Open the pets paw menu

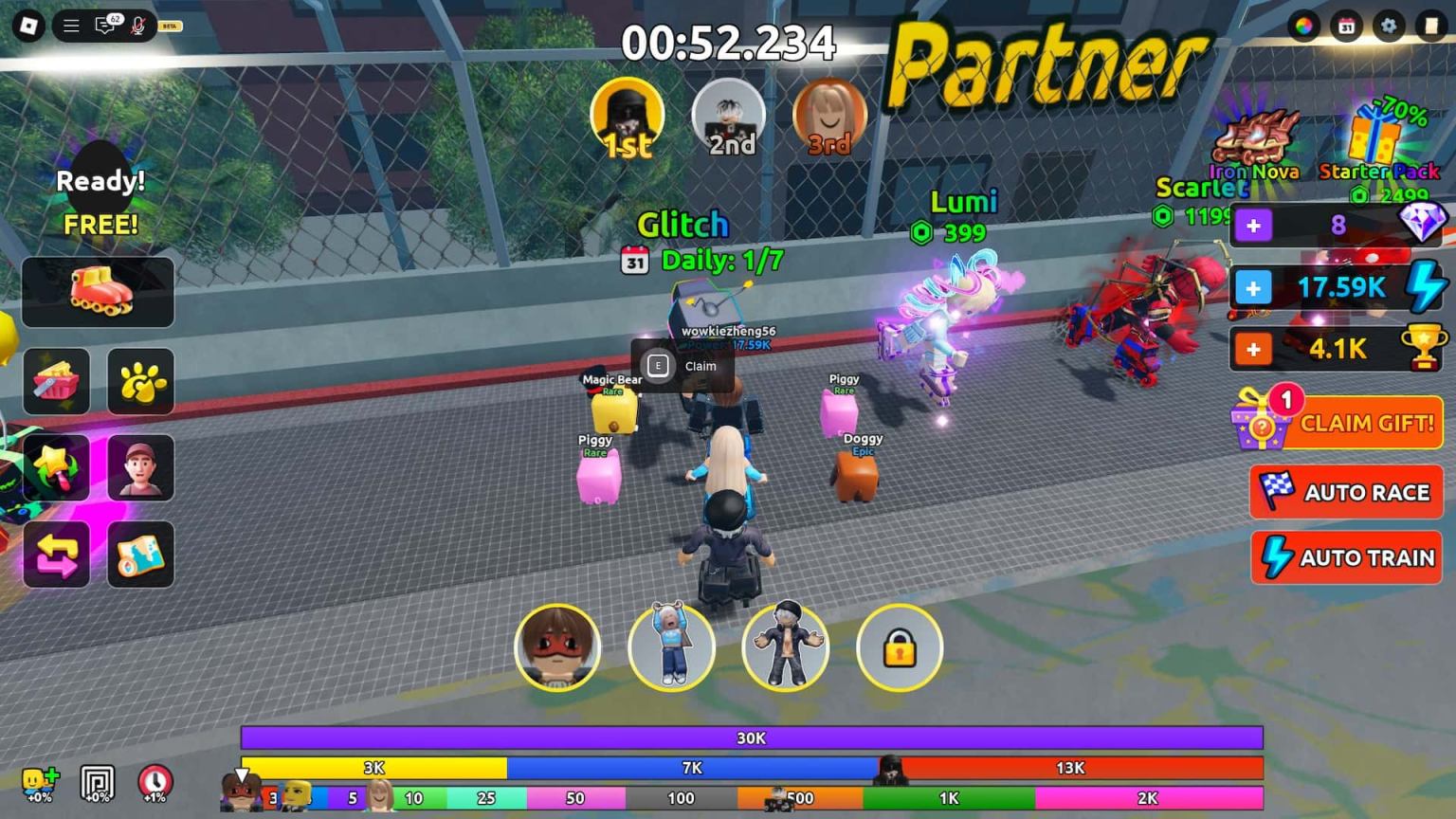[140, 381]
